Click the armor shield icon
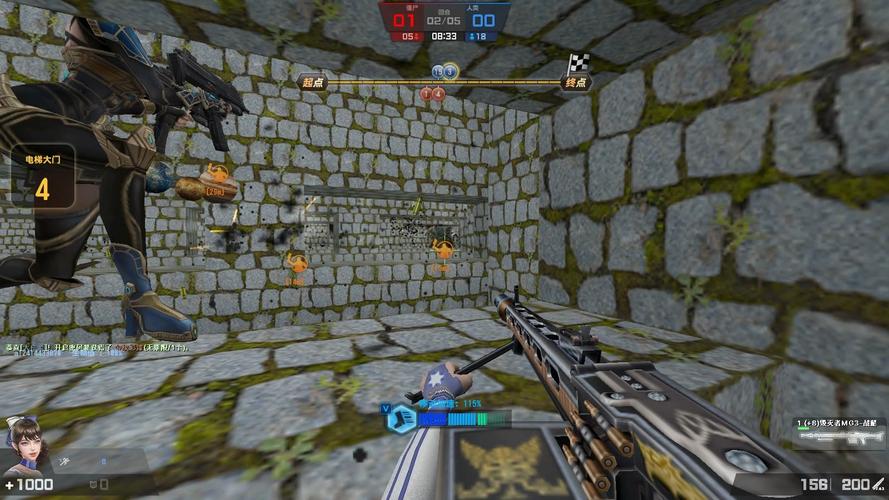Viewport: 889px width, 500px height. pyautogui.click(x=93, y=485)
